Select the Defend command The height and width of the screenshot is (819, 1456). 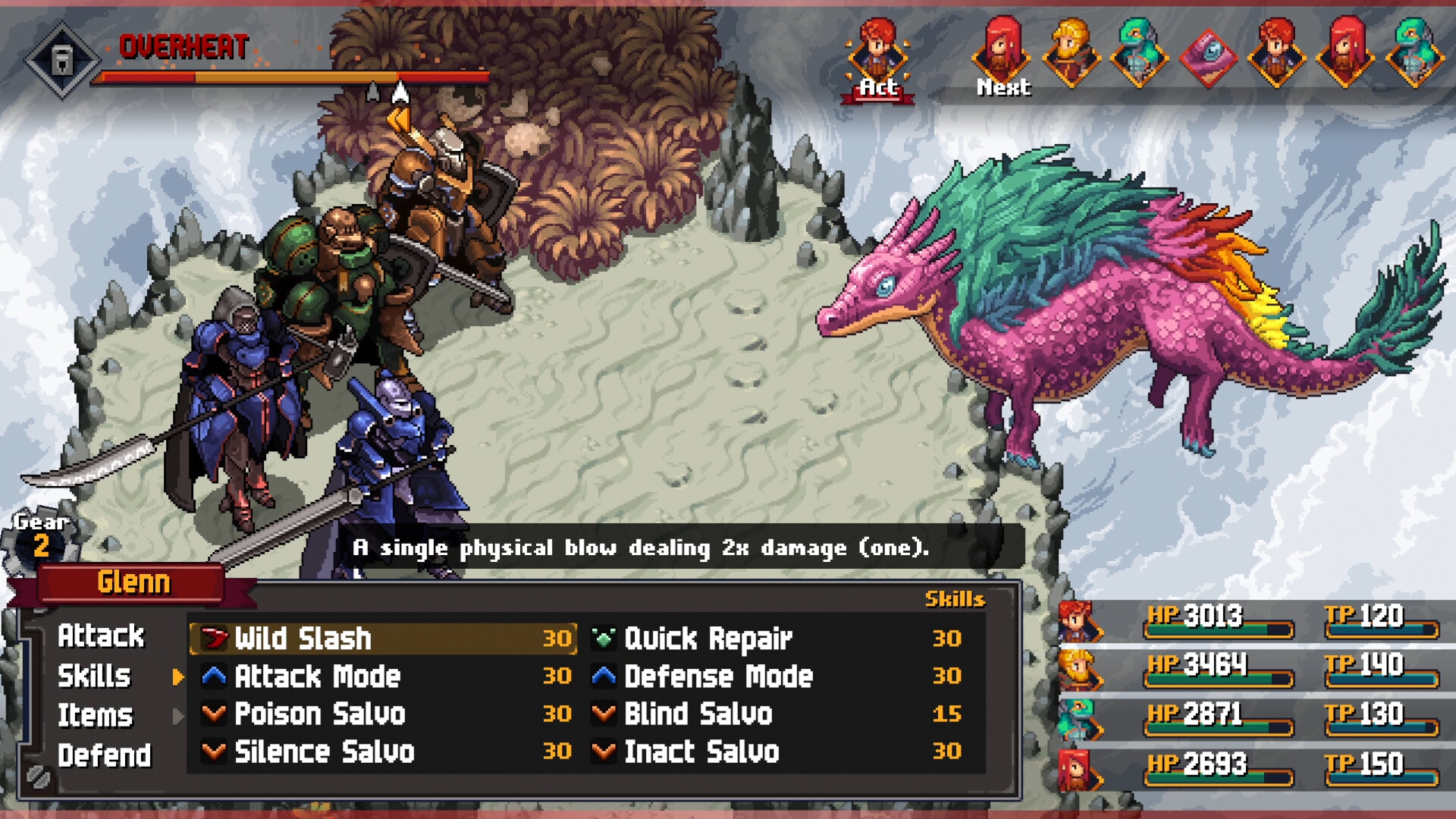(106, 754)
